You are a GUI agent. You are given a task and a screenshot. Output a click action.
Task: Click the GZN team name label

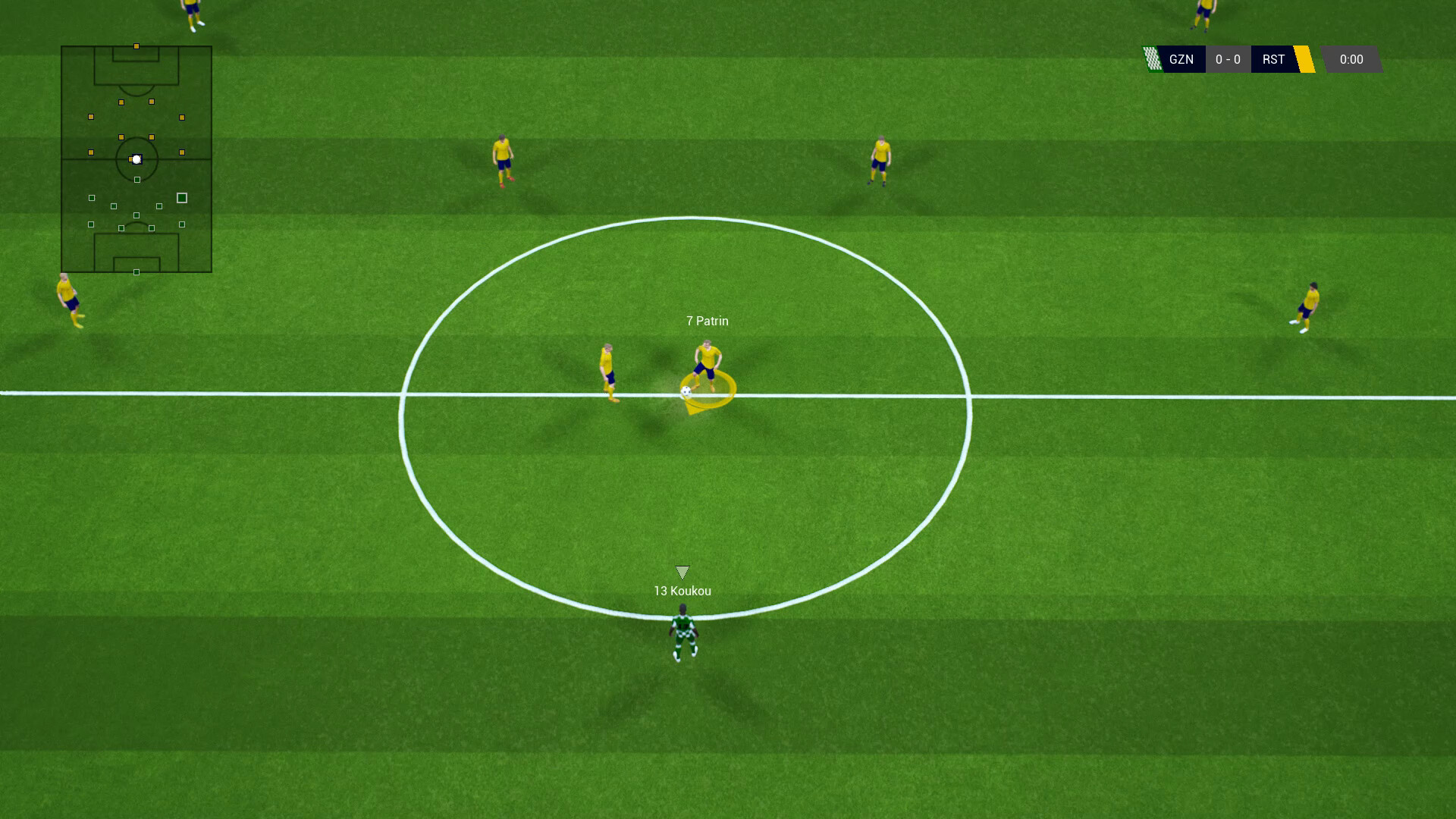[1183, 59]
